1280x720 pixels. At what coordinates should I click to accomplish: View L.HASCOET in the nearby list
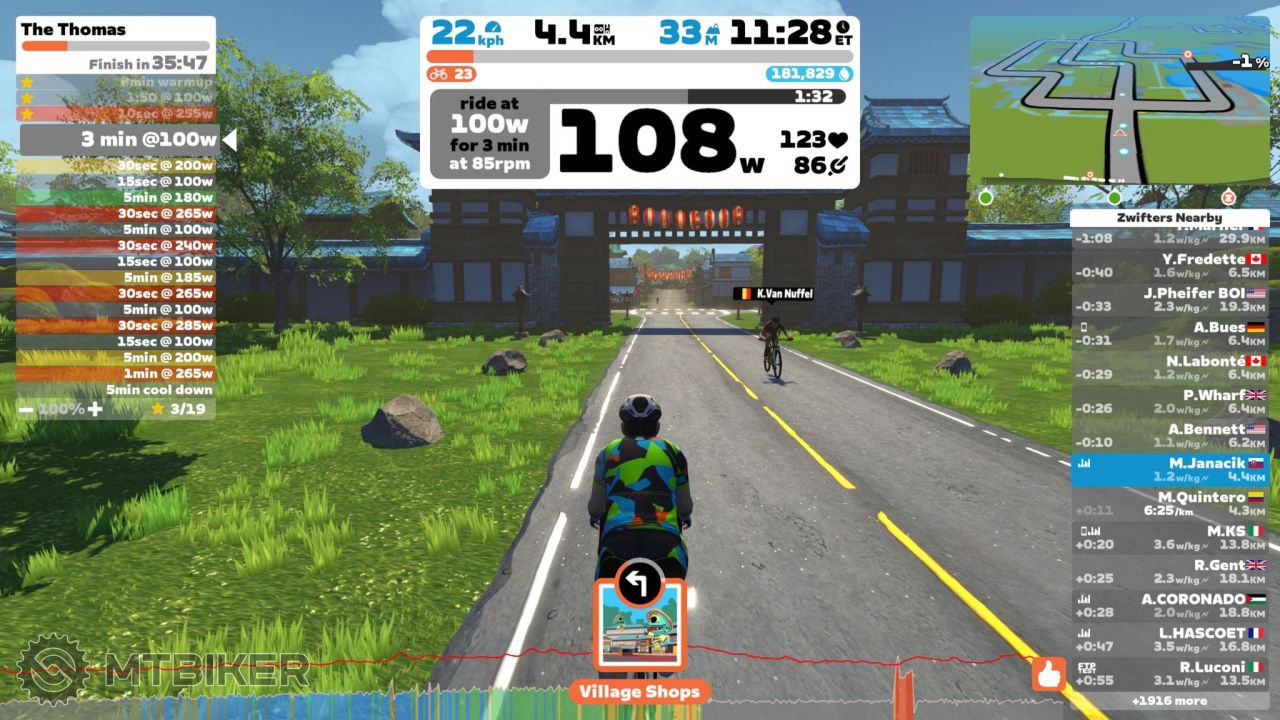pyautogui.click(x=1169, y=639)
